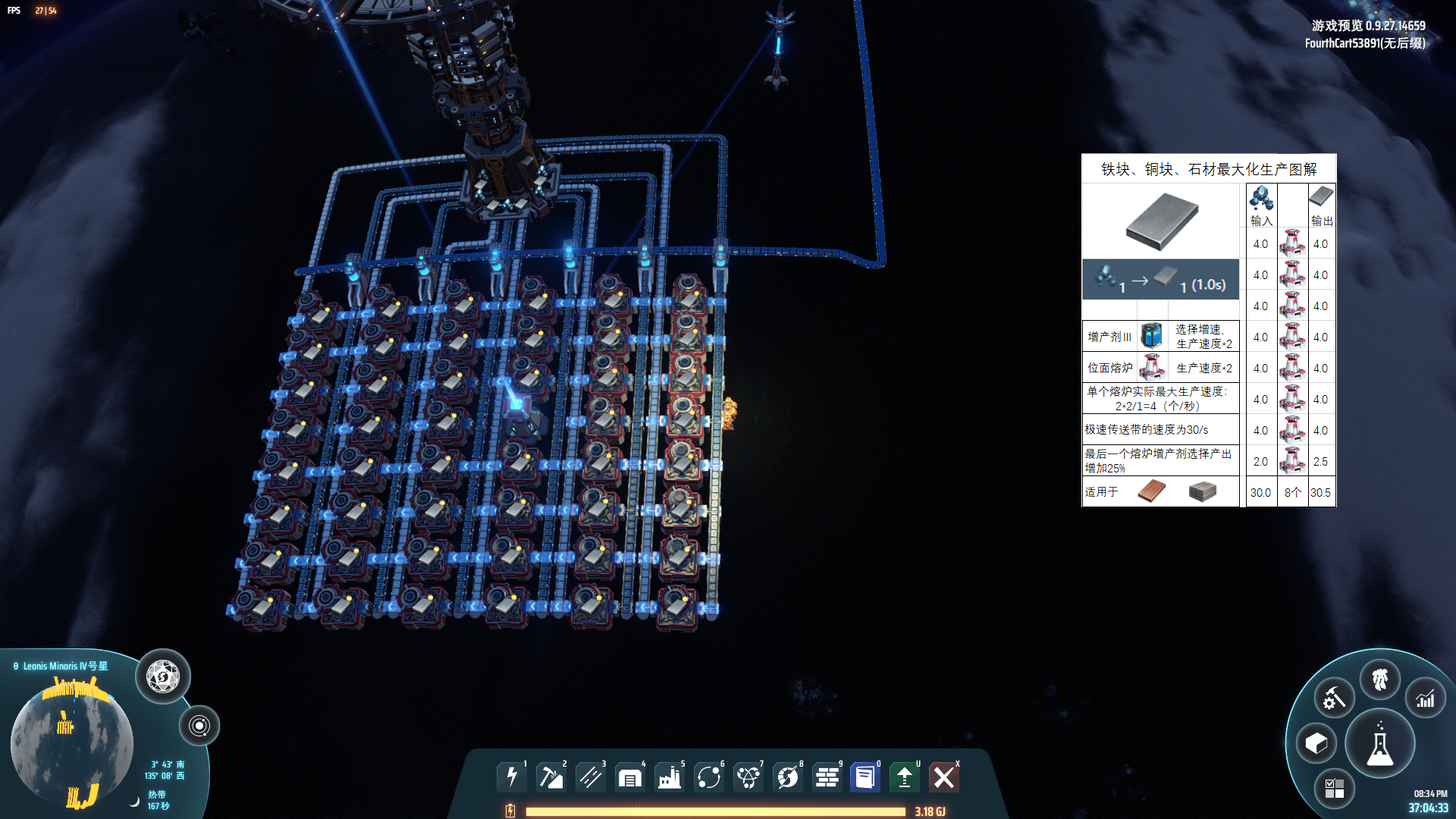Select the Production facilities category with the factory icon
The image size is (1456, 819).
669,777
